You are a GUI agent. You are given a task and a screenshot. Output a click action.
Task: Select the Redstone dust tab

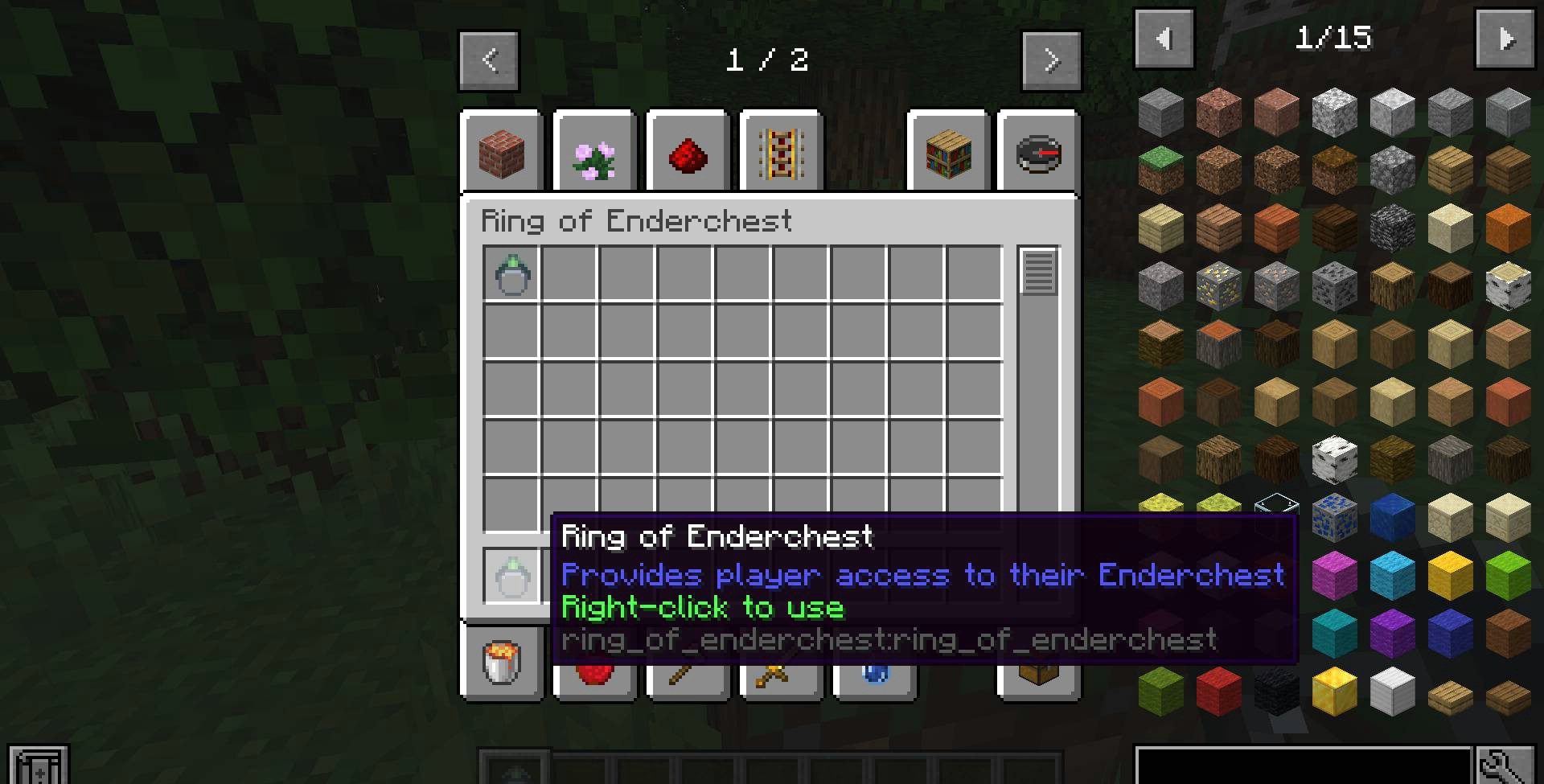[x=688, y=153]
